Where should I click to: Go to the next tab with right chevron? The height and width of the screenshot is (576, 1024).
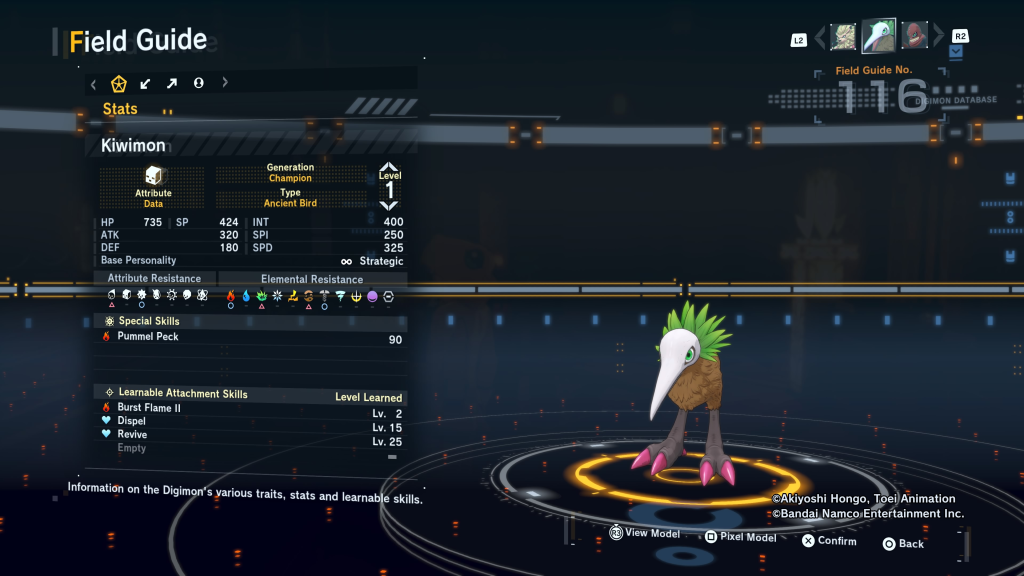click(x=225, y=83)
